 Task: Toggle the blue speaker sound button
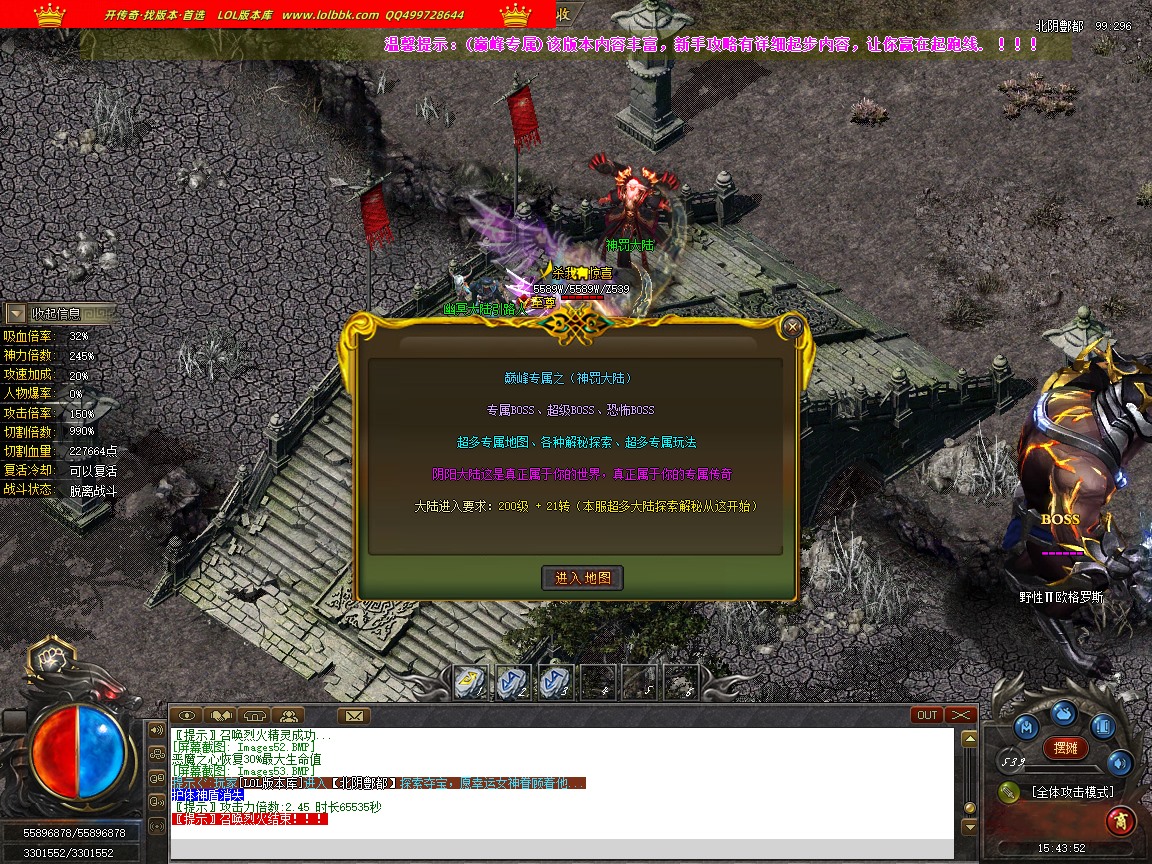[1119, 763]
